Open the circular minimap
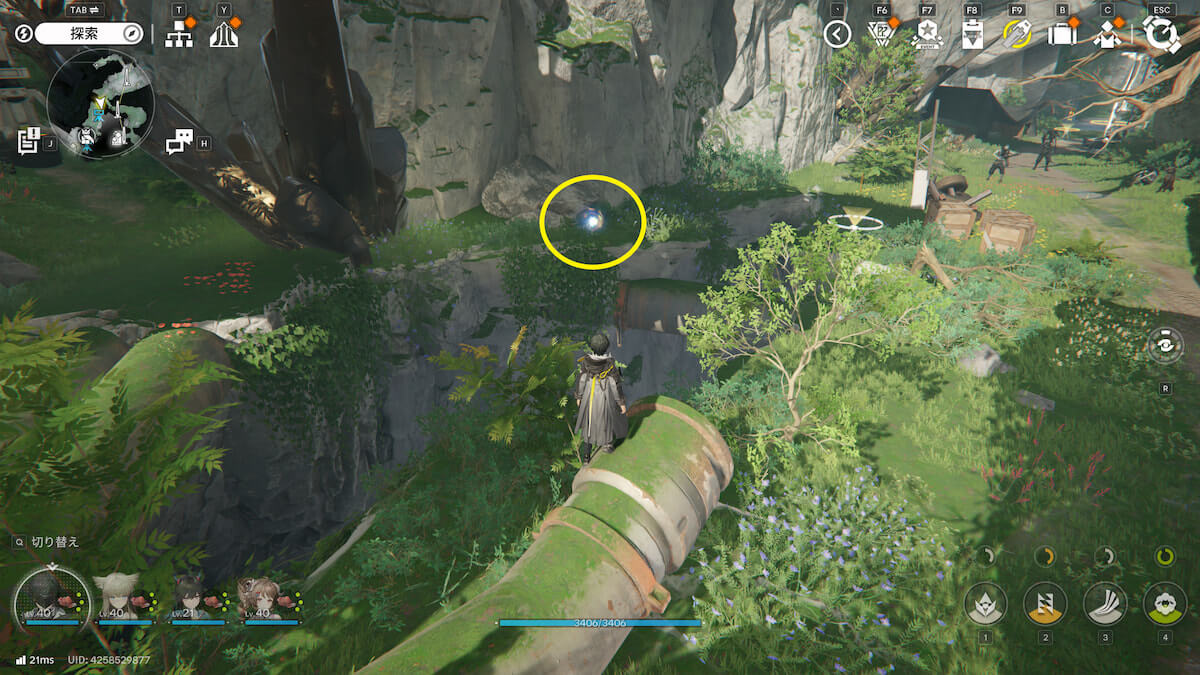 click(x=100, y=103)
